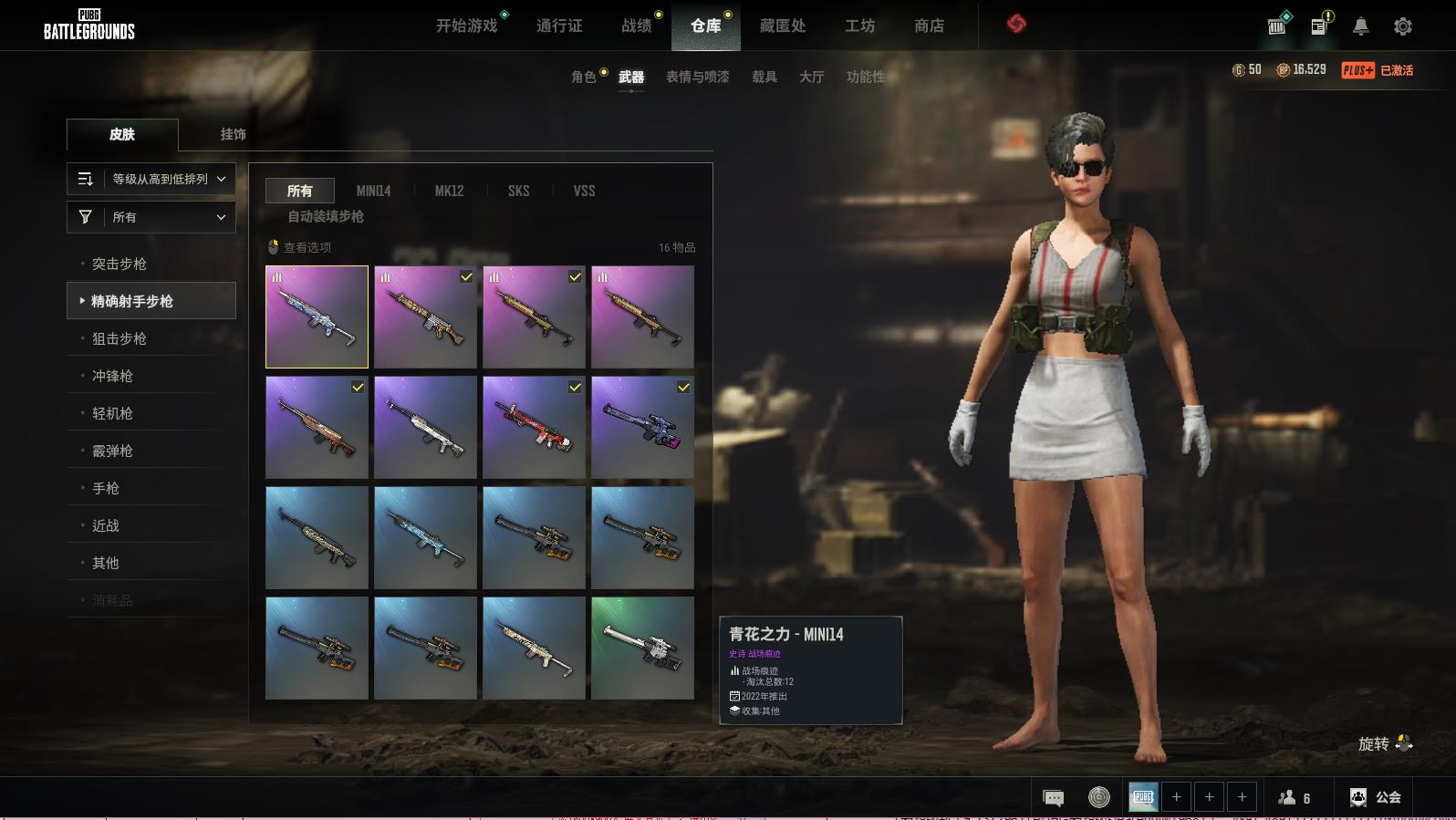Switch to the 挂饰 charms tab
Image resolution: width=1456 pixels, height=820 pixels.
point(233,134)
